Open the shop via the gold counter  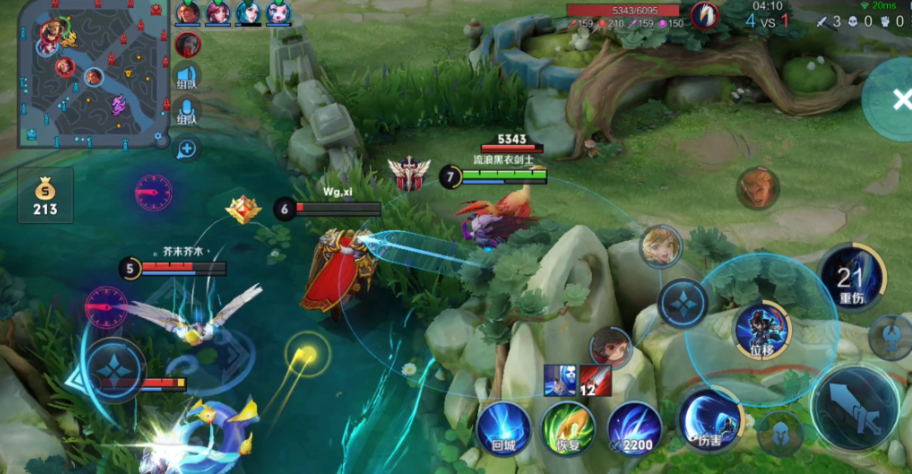pos(45,196)
